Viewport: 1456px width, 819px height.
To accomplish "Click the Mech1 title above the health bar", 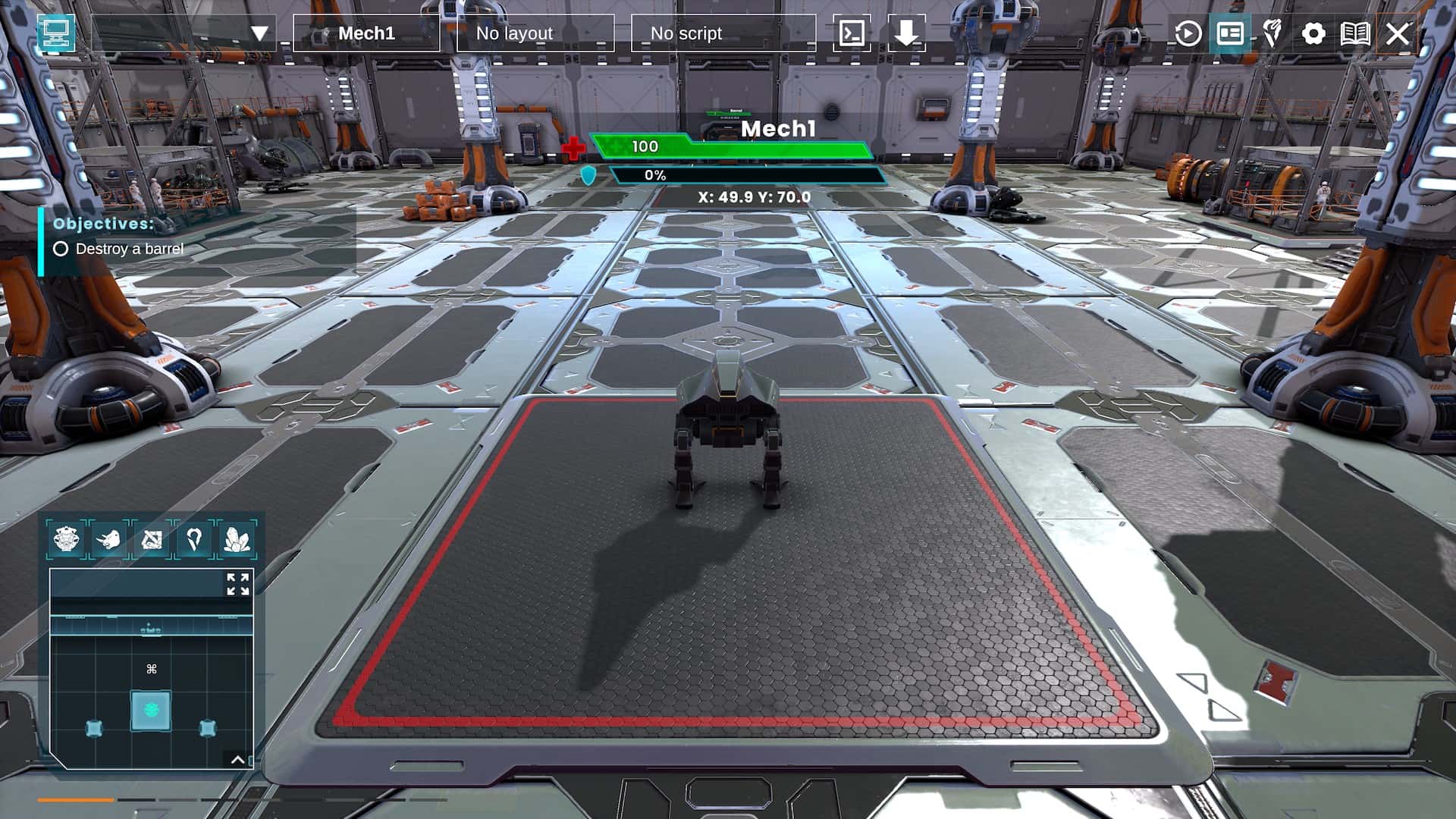I will (779, 128).
